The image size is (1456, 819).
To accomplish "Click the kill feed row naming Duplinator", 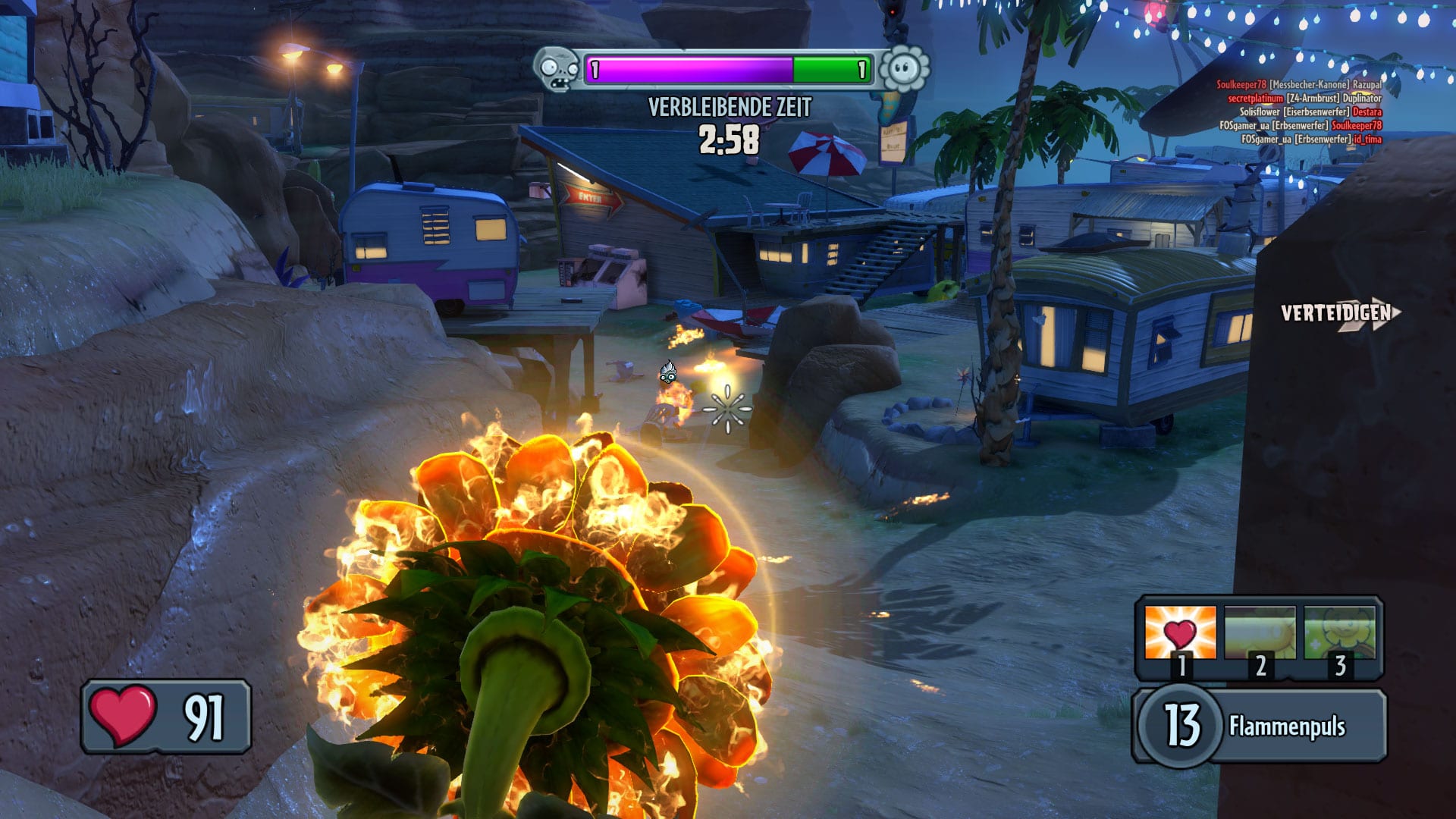I will point(1304,99).
